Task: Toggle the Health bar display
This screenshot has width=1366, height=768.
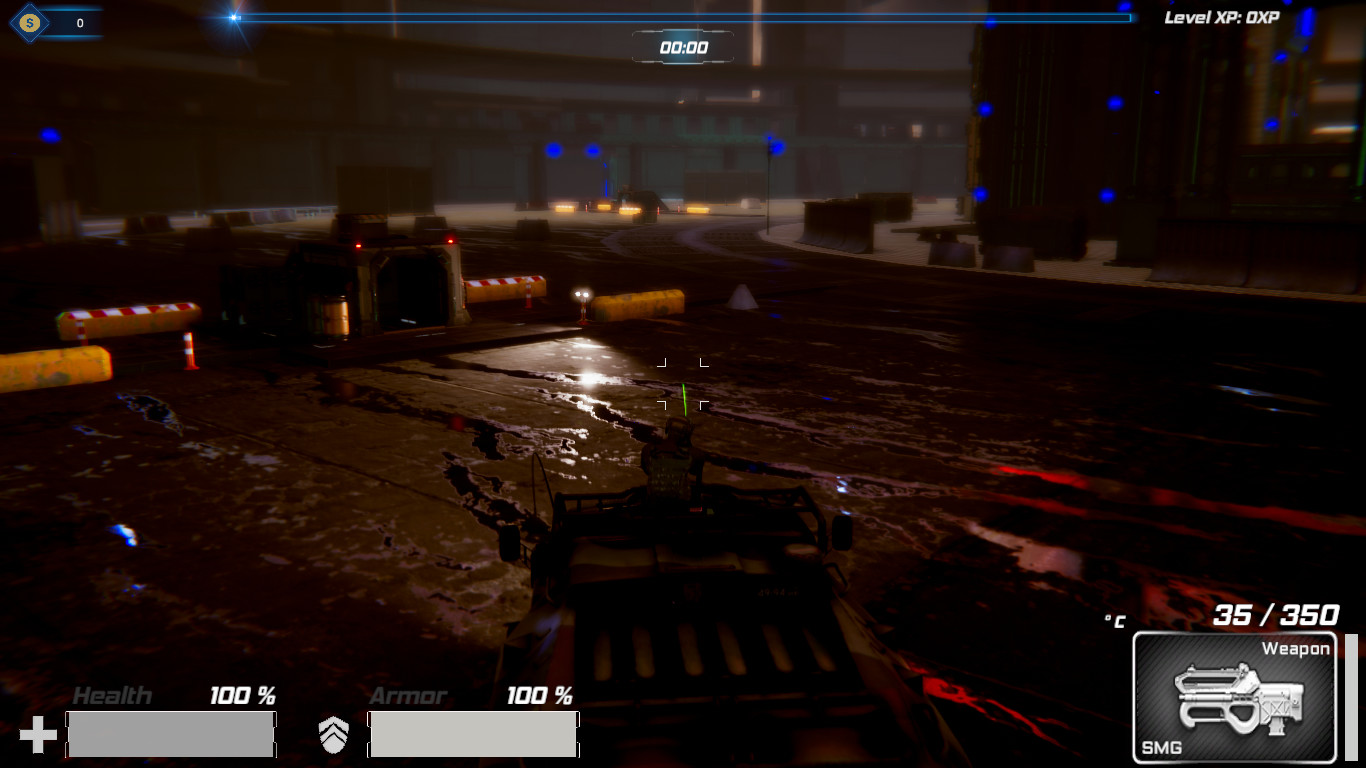Action: coord(170,733)
